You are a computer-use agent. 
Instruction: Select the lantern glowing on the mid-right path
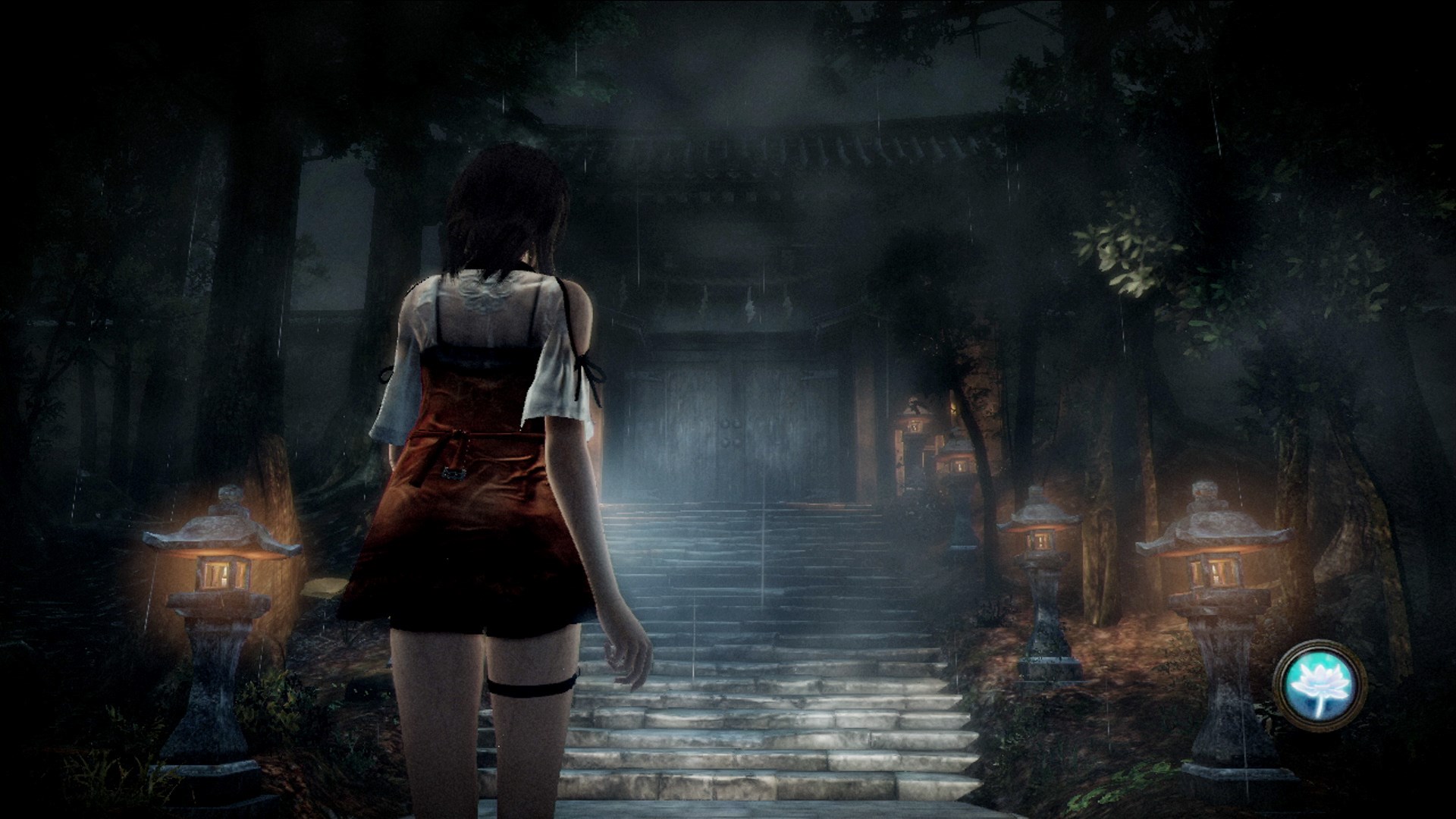[957, 466]
